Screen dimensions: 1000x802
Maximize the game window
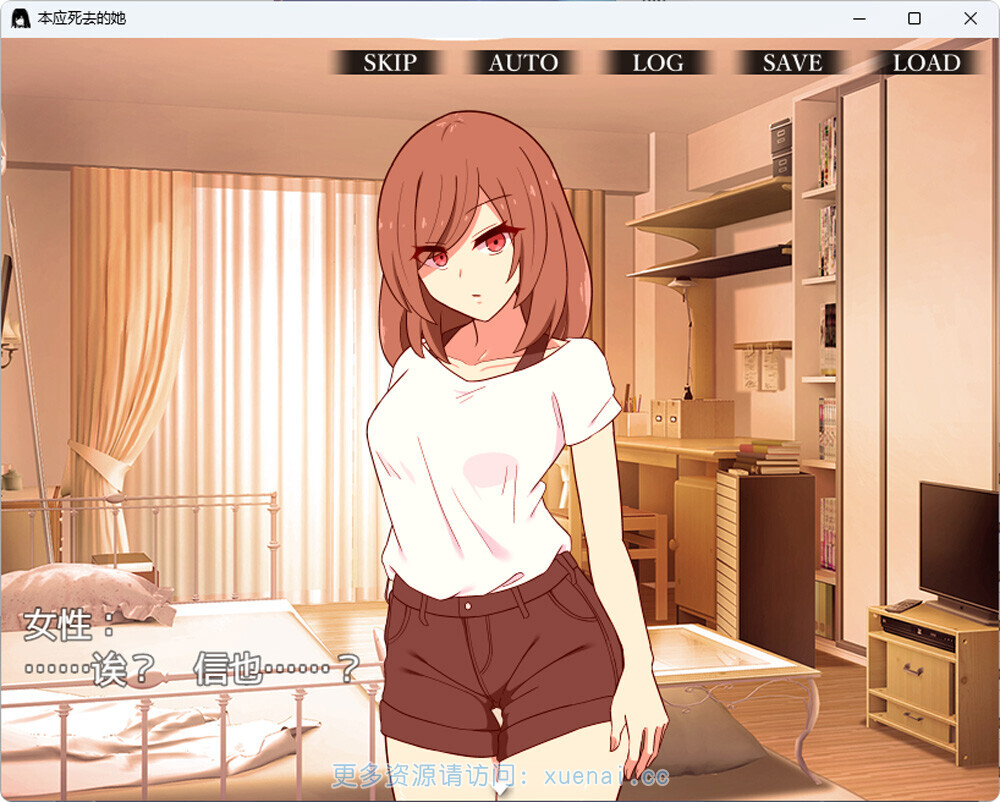point(914,18)
